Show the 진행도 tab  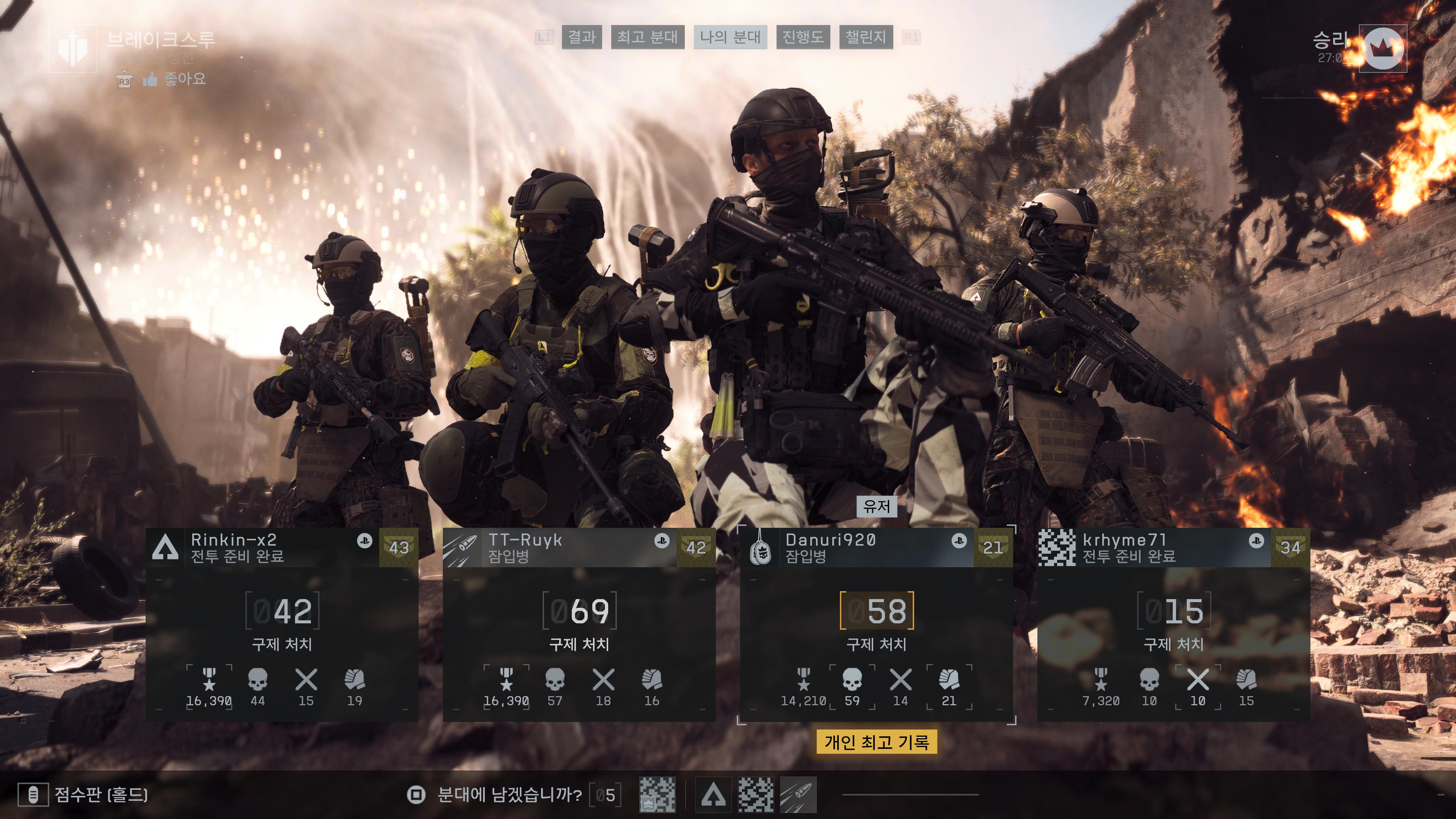click(803, 37)
